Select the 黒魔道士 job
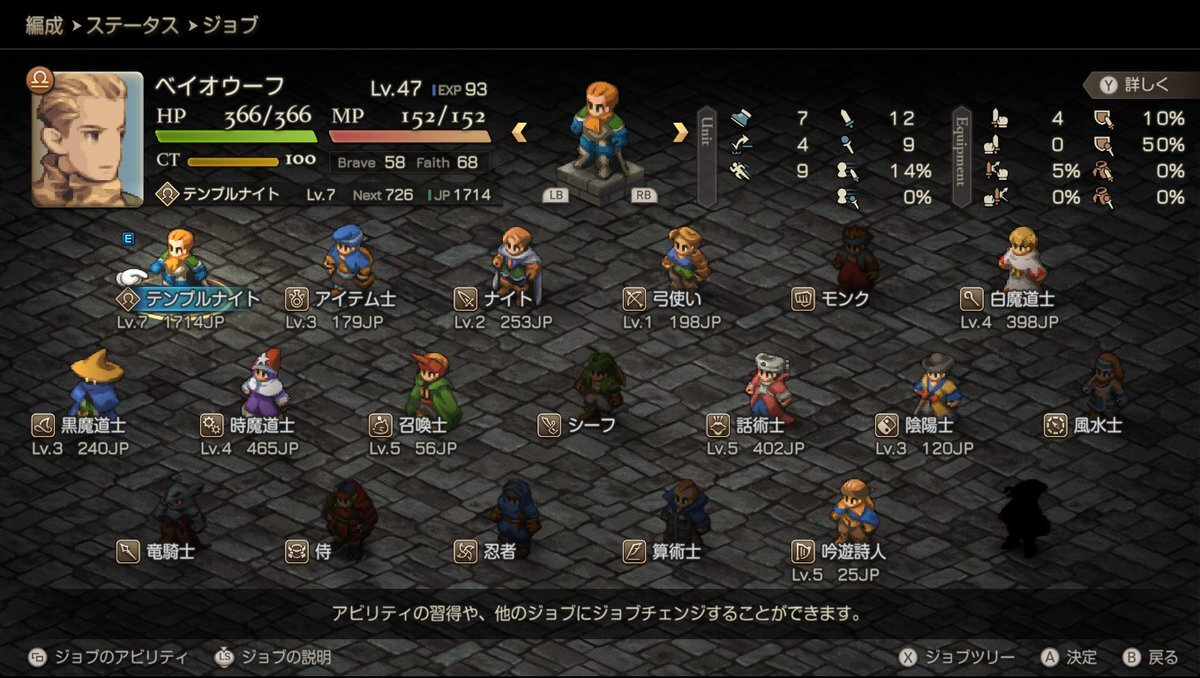 click(x=80, y=425)
